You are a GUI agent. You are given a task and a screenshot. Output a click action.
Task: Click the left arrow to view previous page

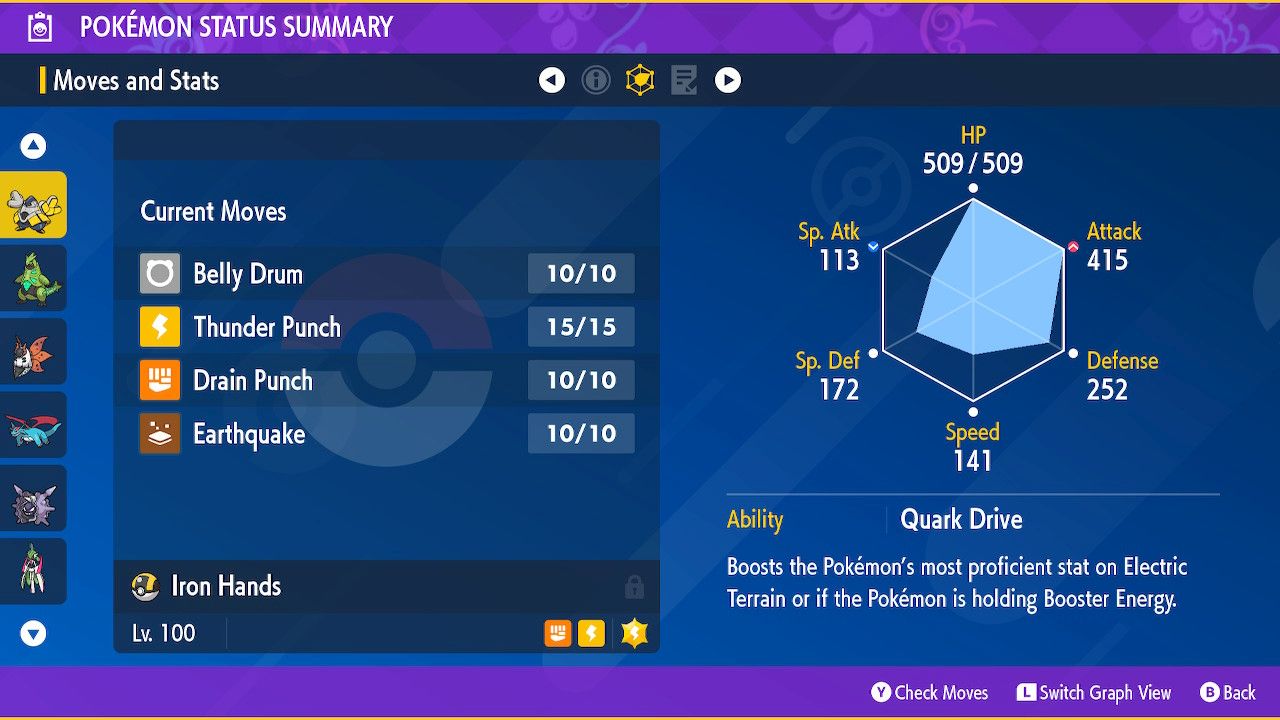pos(552,80)
